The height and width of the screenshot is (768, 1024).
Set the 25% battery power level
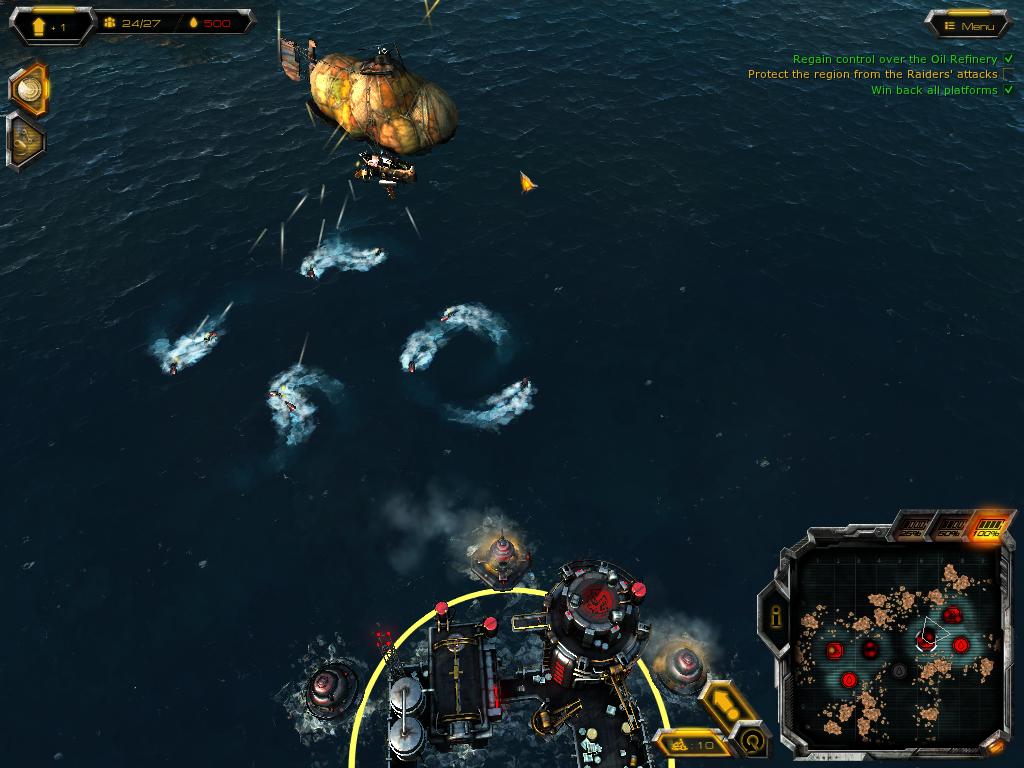[910, 527]
